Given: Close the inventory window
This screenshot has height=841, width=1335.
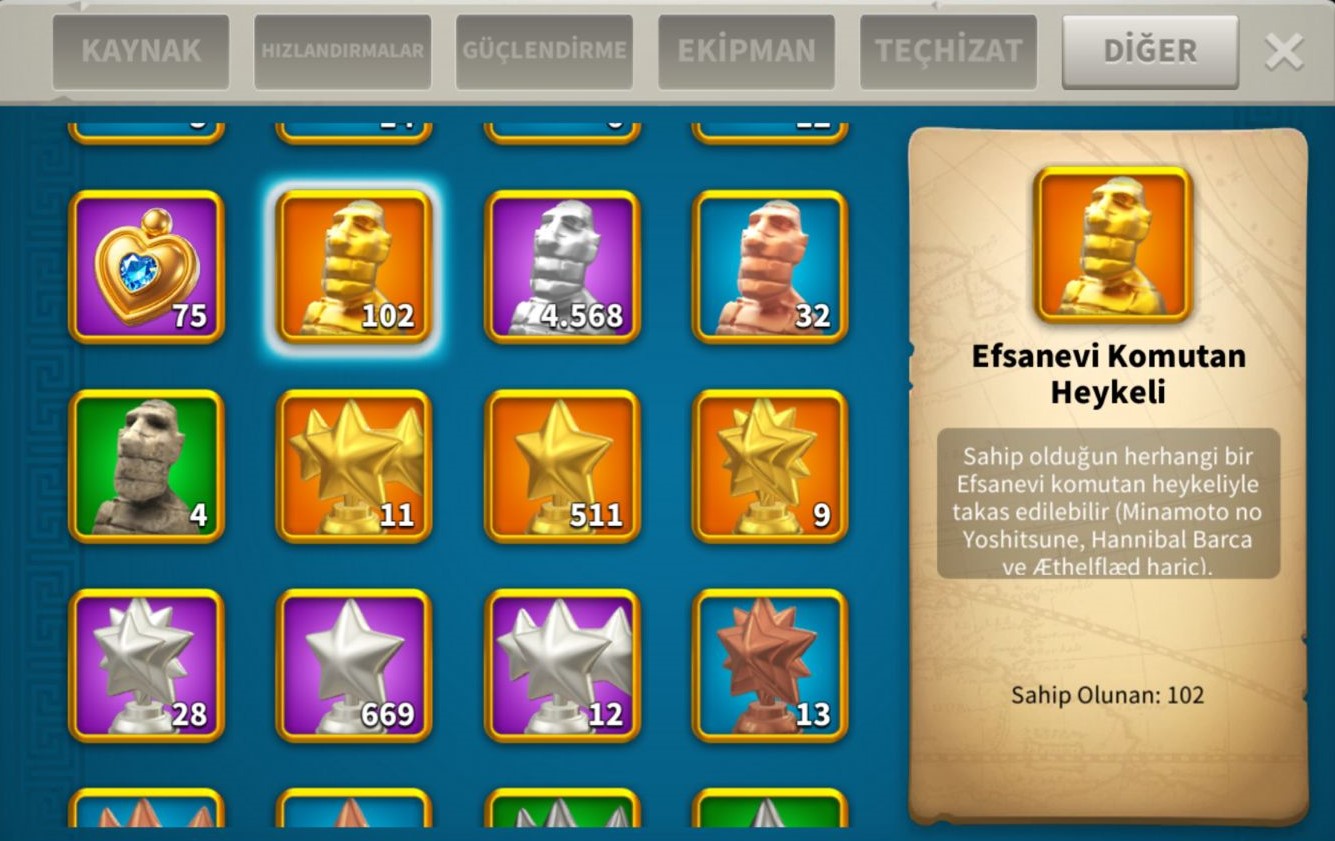Looking at the screenshot, I should pos(1284,51).
